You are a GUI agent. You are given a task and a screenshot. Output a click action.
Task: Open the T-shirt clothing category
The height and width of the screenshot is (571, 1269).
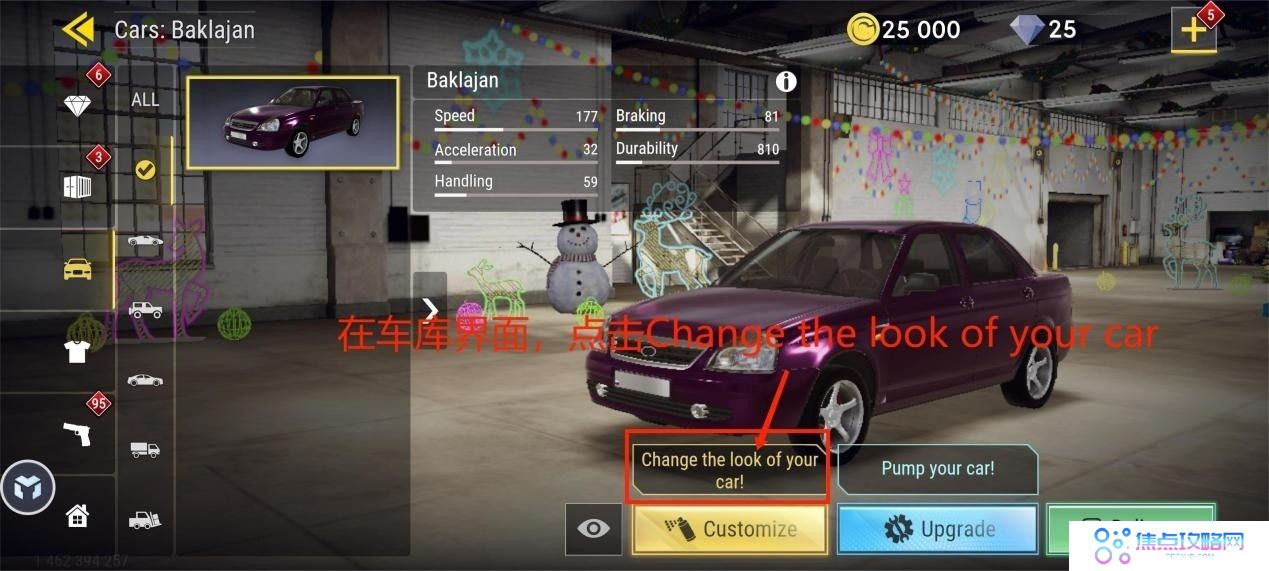77,351
